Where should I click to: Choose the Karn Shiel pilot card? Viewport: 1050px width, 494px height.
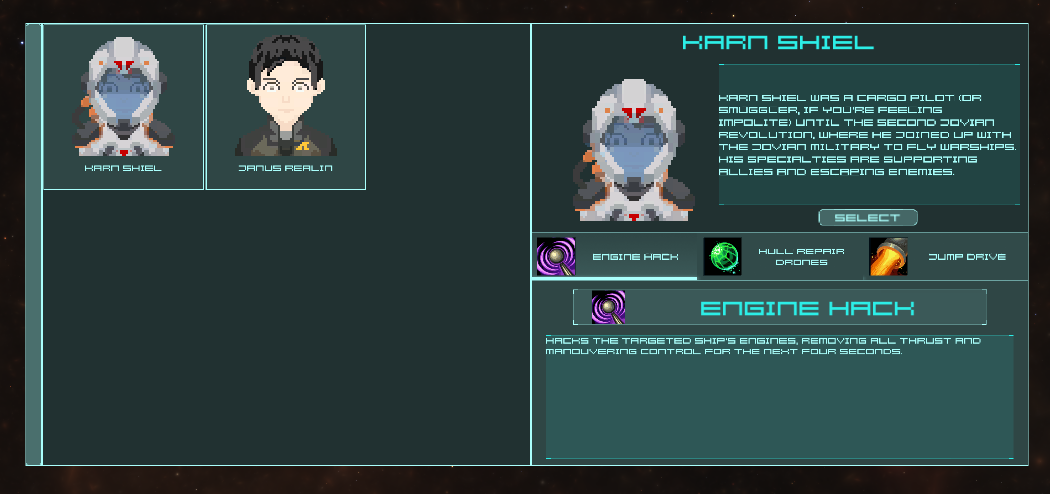[x=123, y=107]
